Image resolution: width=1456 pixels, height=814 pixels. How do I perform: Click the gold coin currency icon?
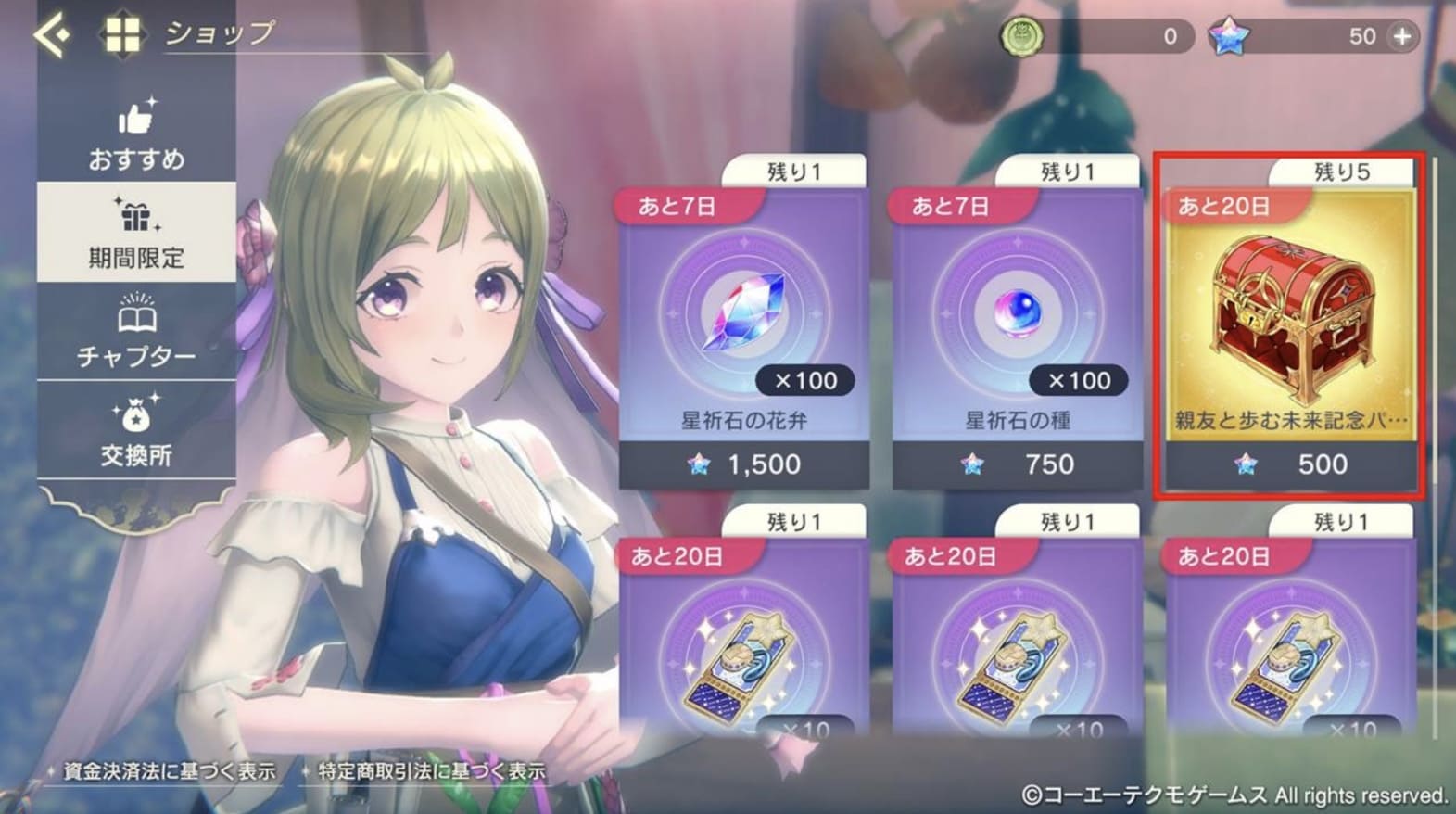pyautogui.click(x=1022, y=36)
